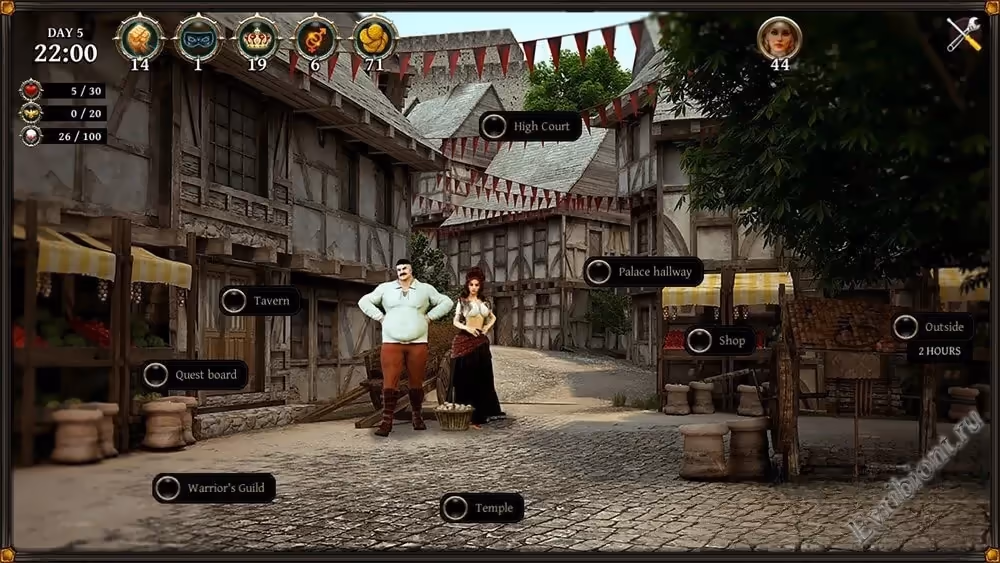The width and height of the screenshot is (1000, 563).
Task: Head to the Warrior's Guild
Action: coord(214,488)
